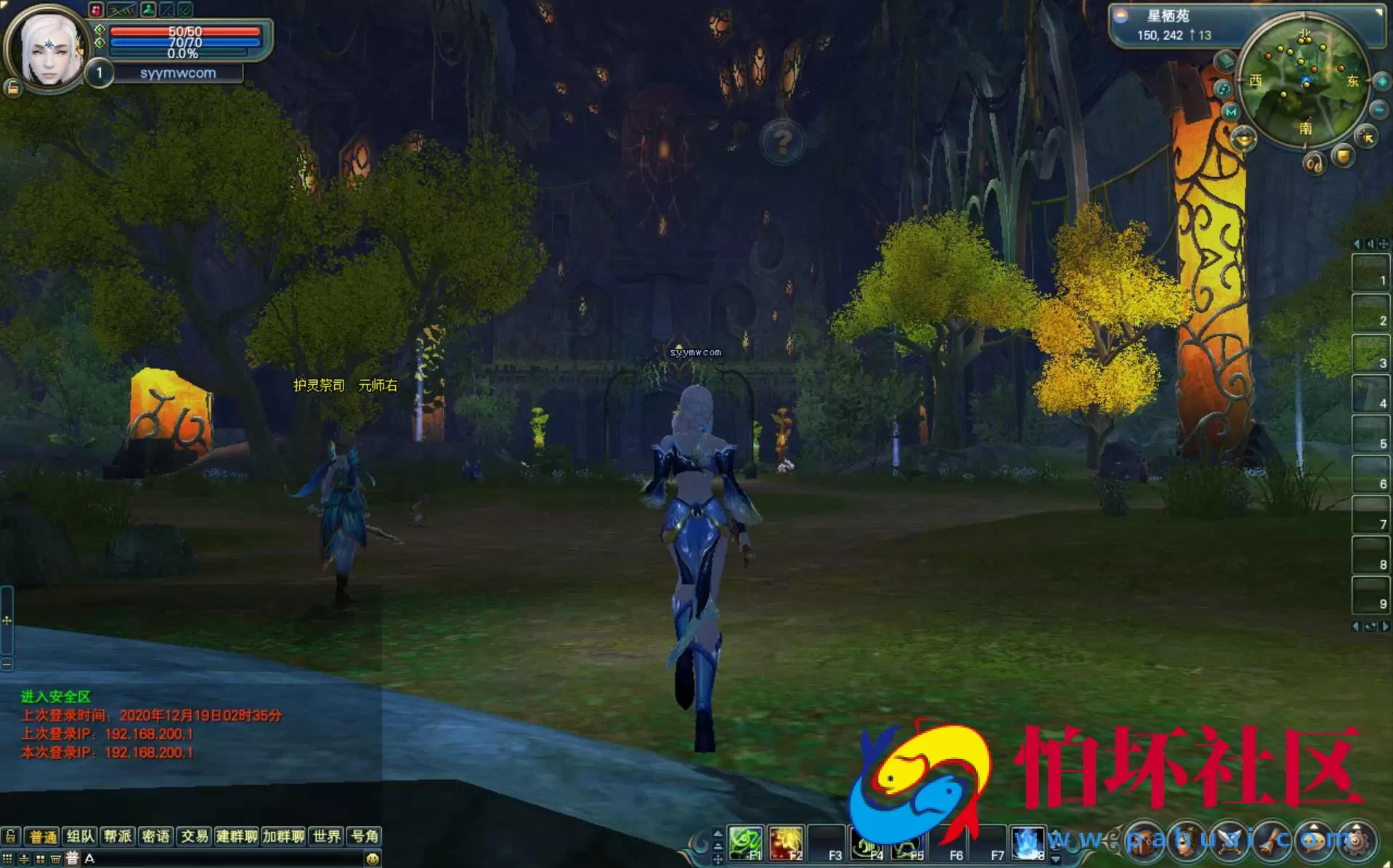The width and height of the screenshot is (1393, 868).
Task: Click the floating question mark help button
Action: pyautogui.click(x=782, y=142)
